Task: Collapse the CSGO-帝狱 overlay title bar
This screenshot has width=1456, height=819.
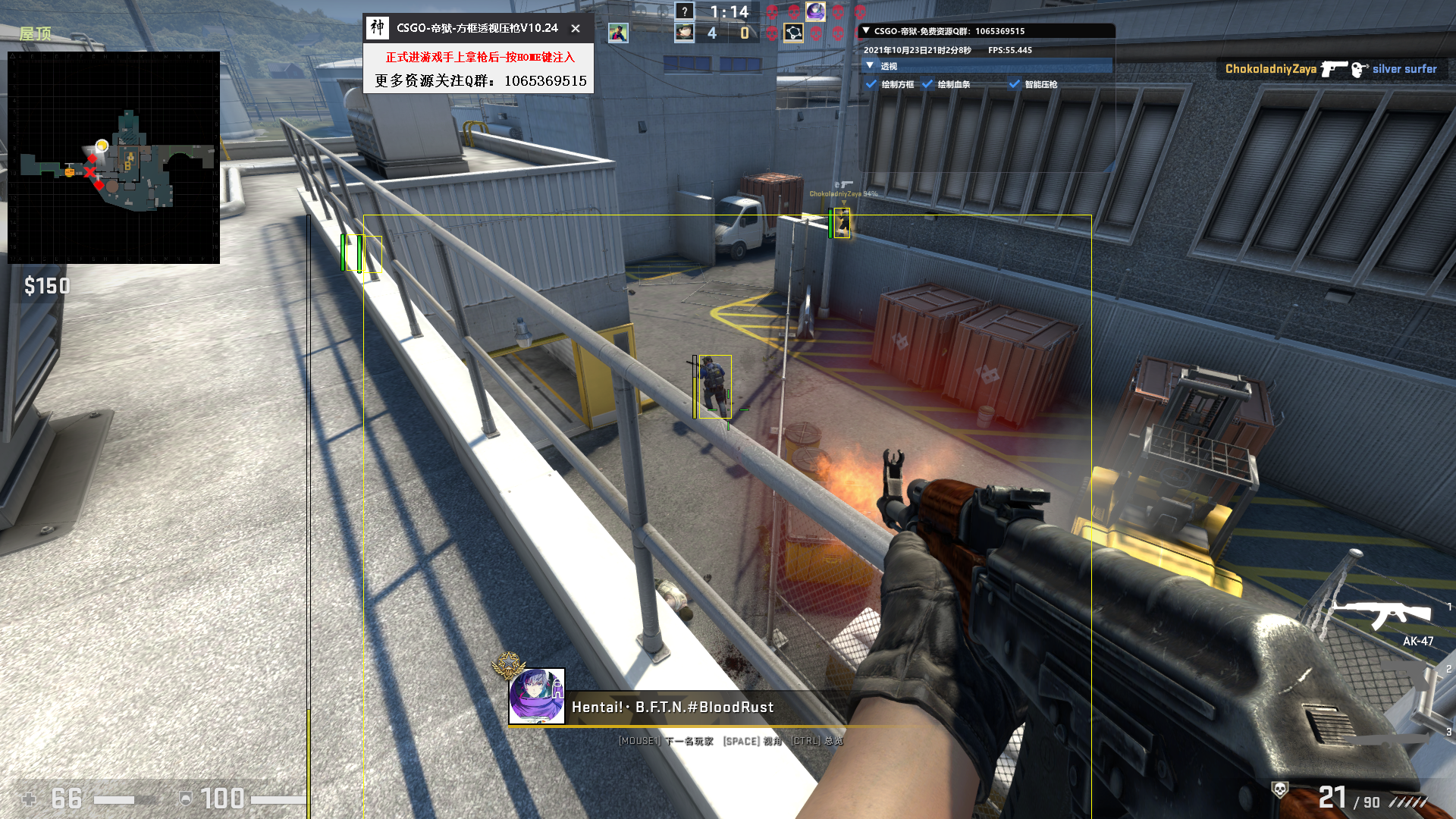Action: pos(866,31)
